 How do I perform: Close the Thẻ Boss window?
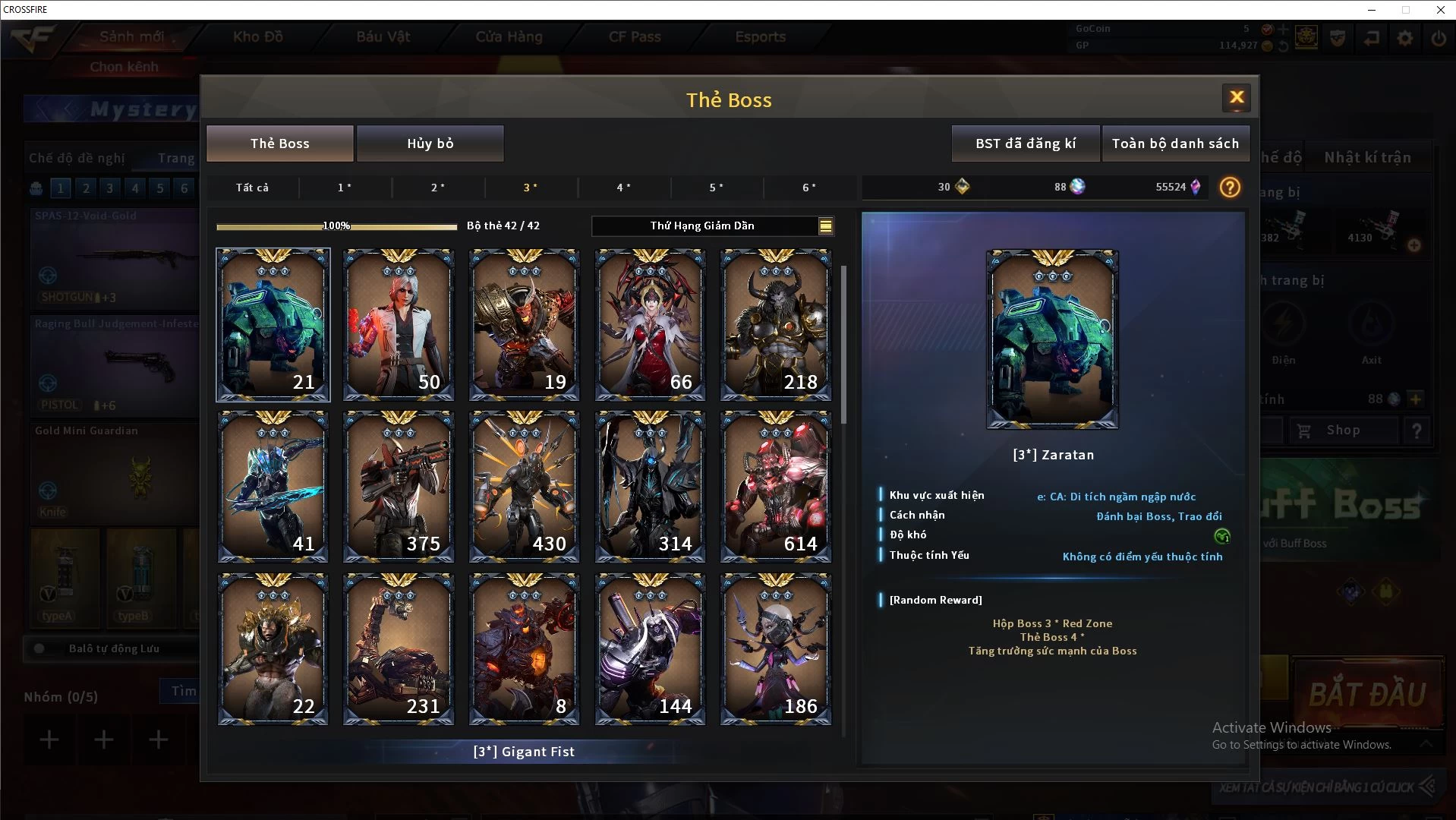tap(1237, 97)
